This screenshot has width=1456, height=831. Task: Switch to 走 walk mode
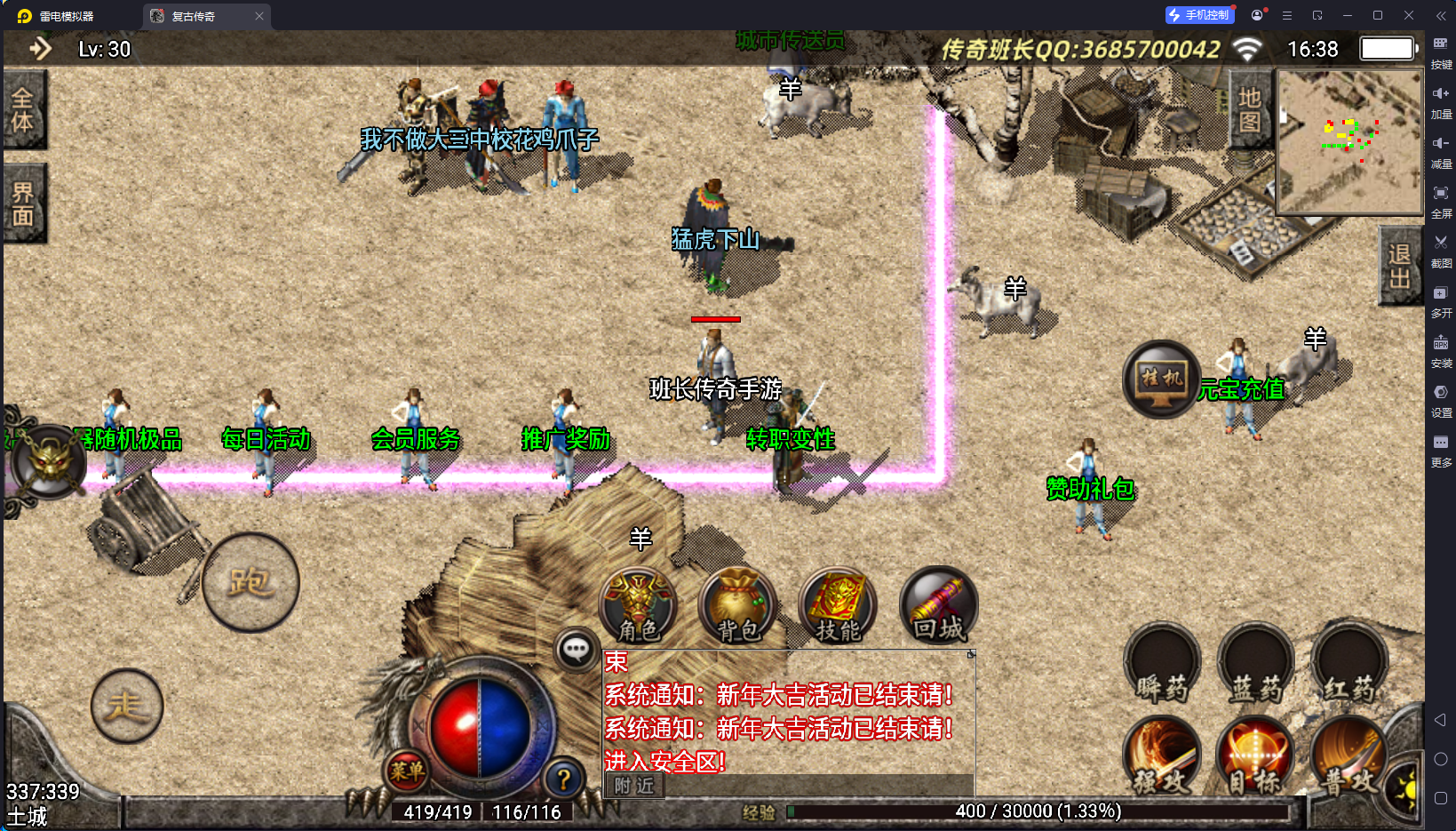tap(127, 706)
